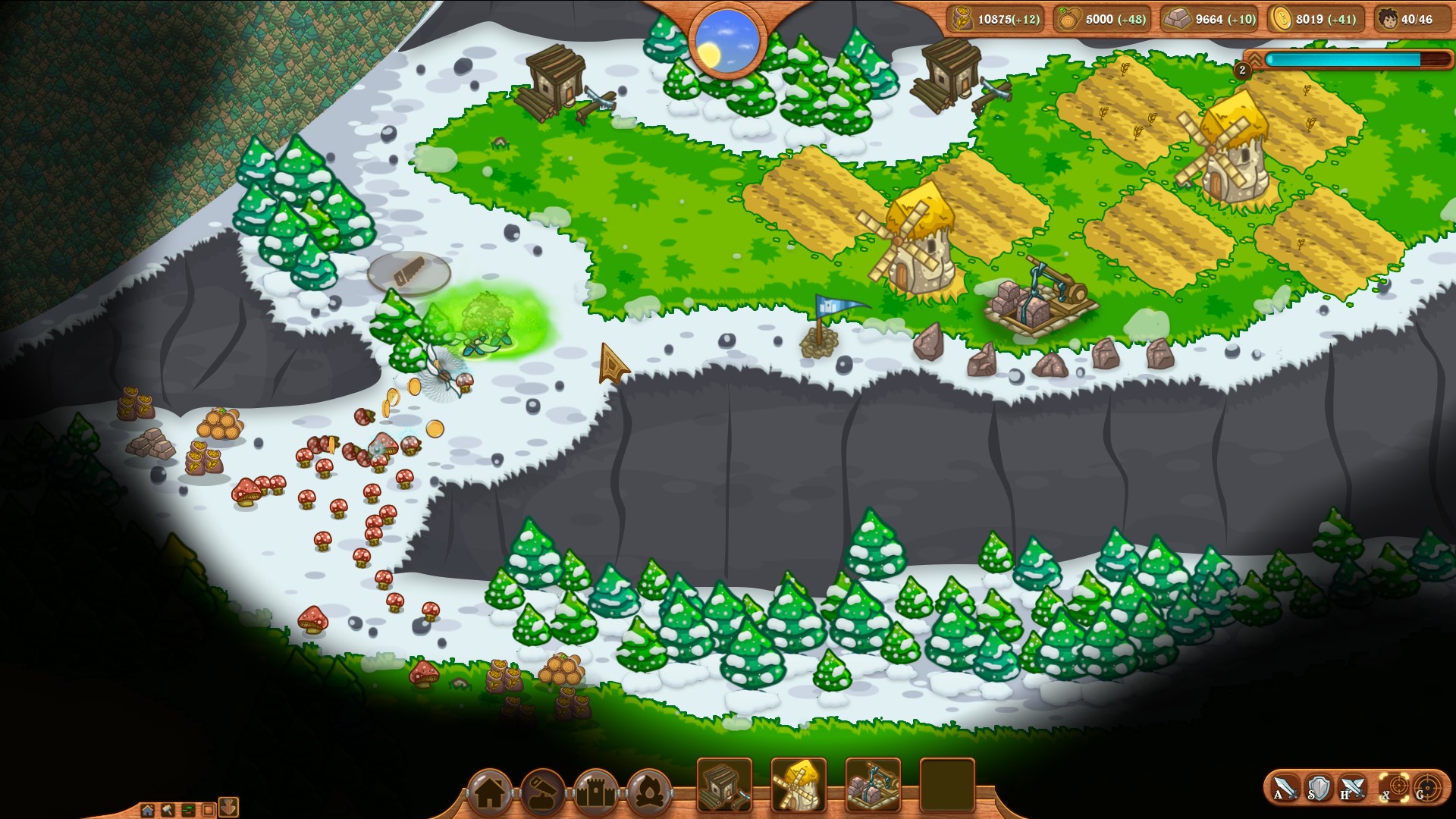Select the castle tower build icon
This screenshot has width=1456, height=819.
594,791
